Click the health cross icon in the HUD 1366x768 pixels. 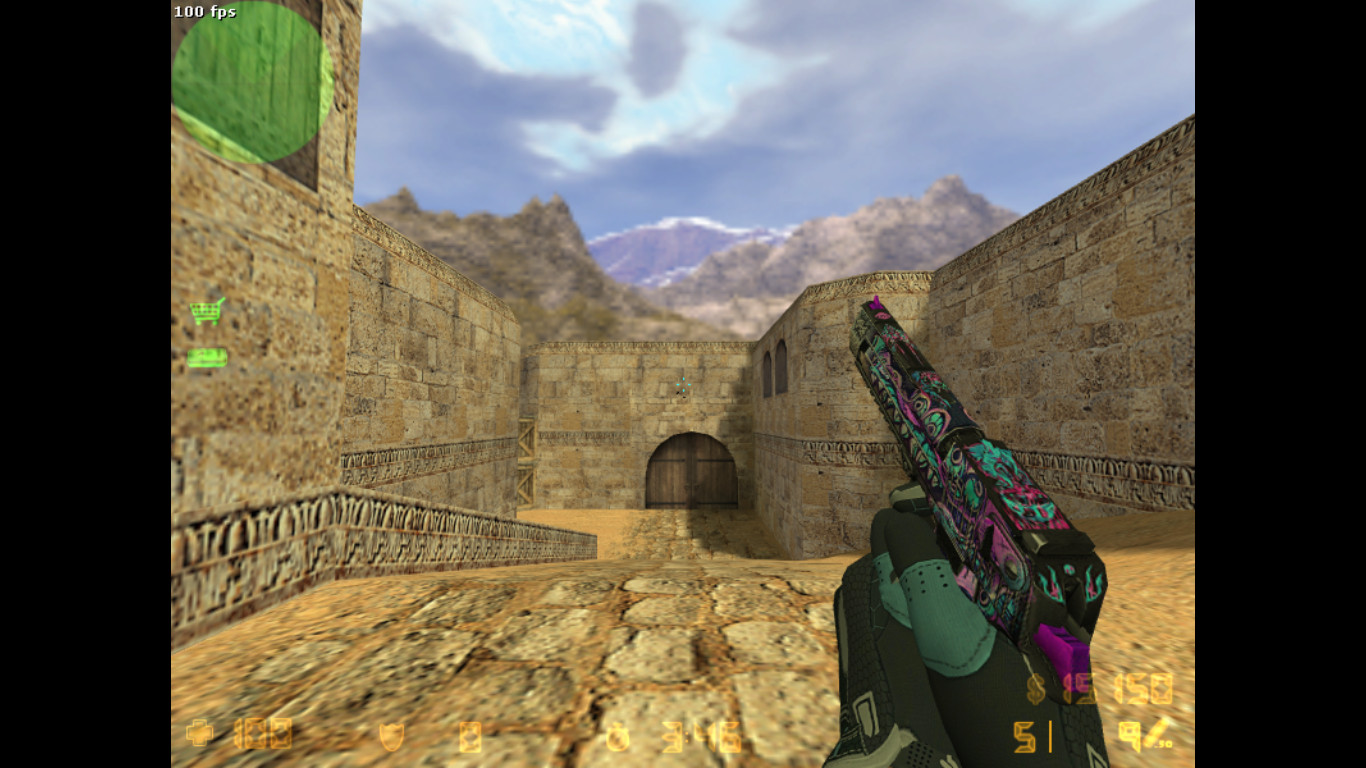(x=200, y=734)
